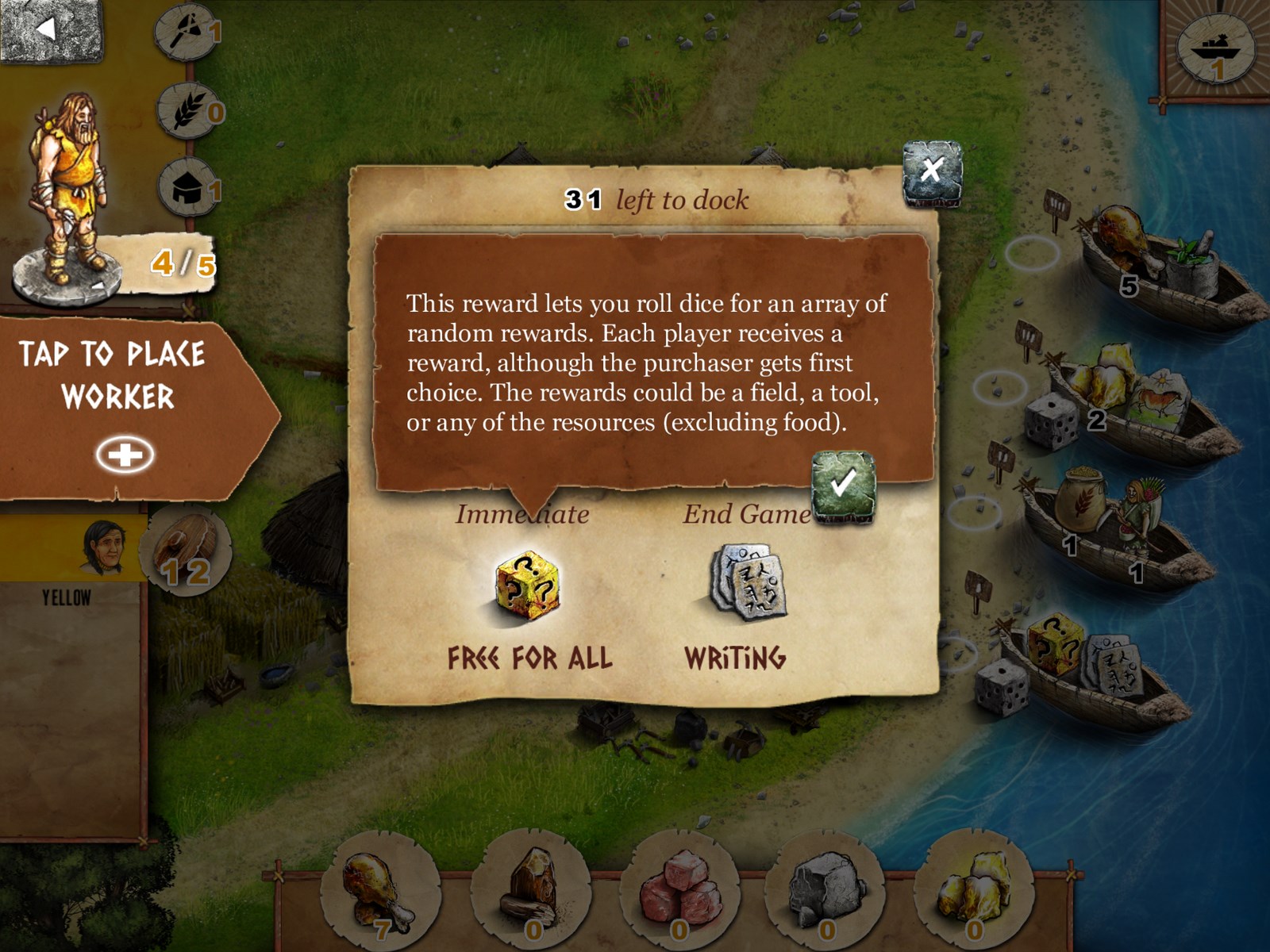
Task: Select the tools counter icon
Action: click(185, 32)
